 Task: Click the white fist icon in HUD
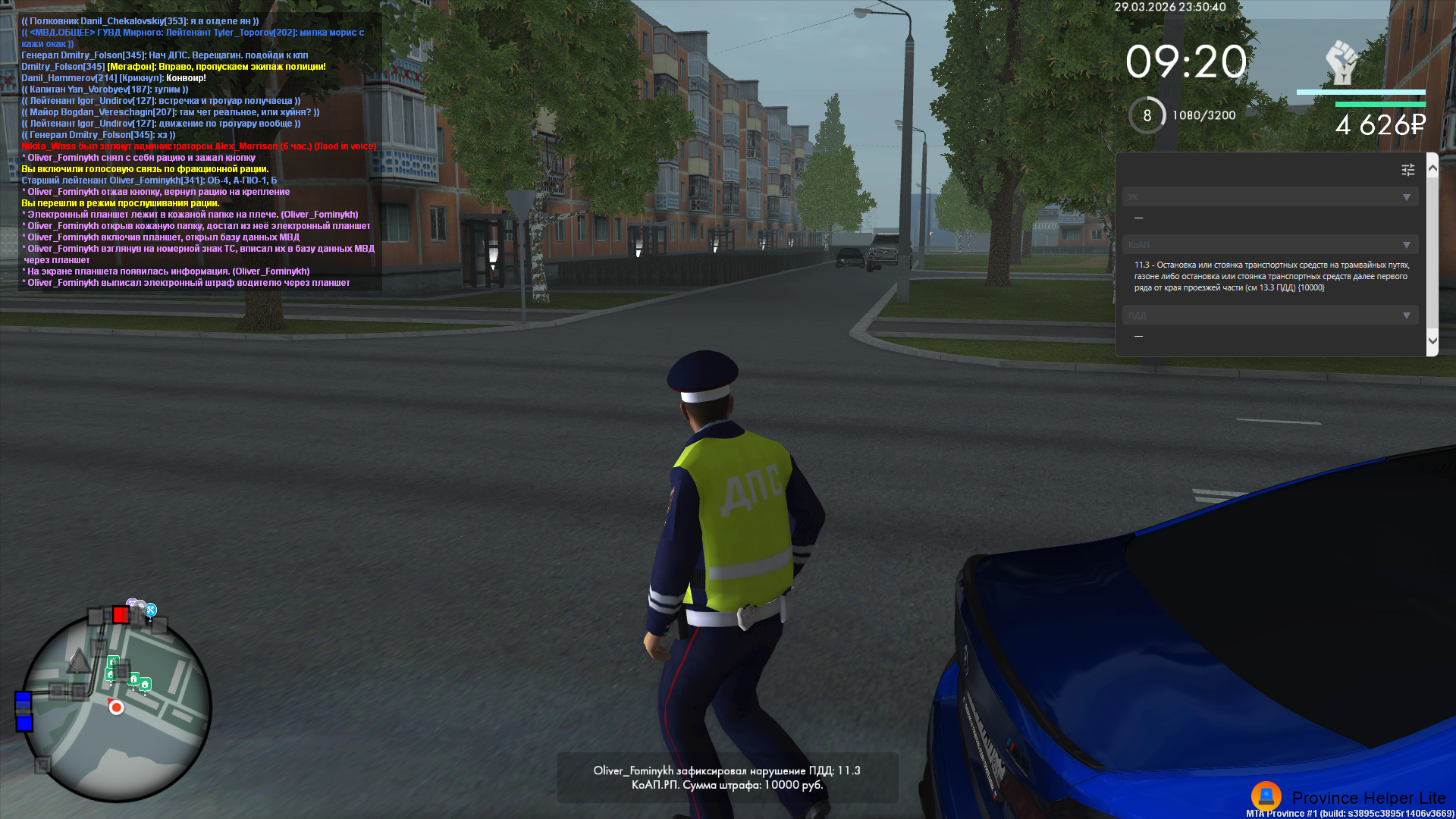tap(1341, 62)
